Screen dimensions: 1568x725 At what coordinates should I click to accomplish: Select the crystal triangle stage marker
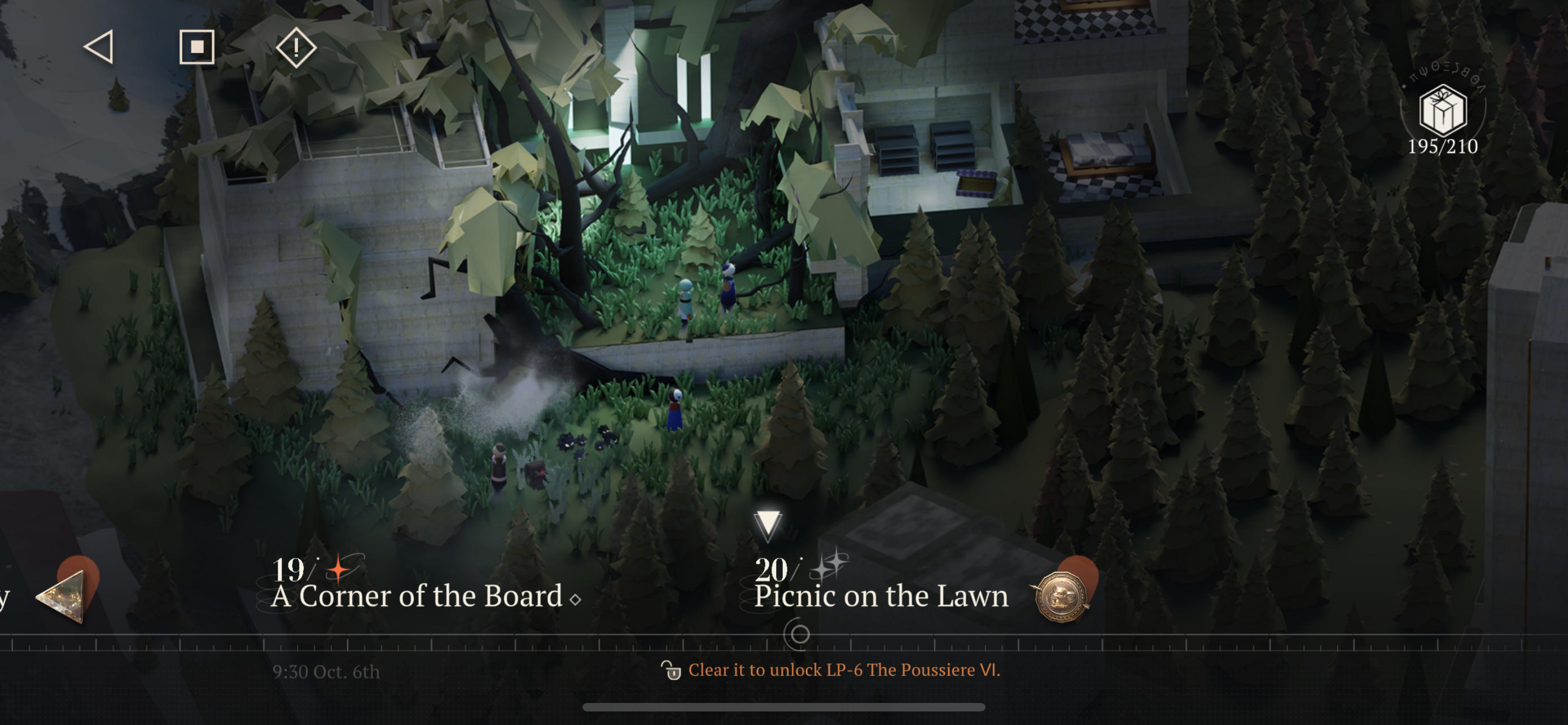pos(64,597)
